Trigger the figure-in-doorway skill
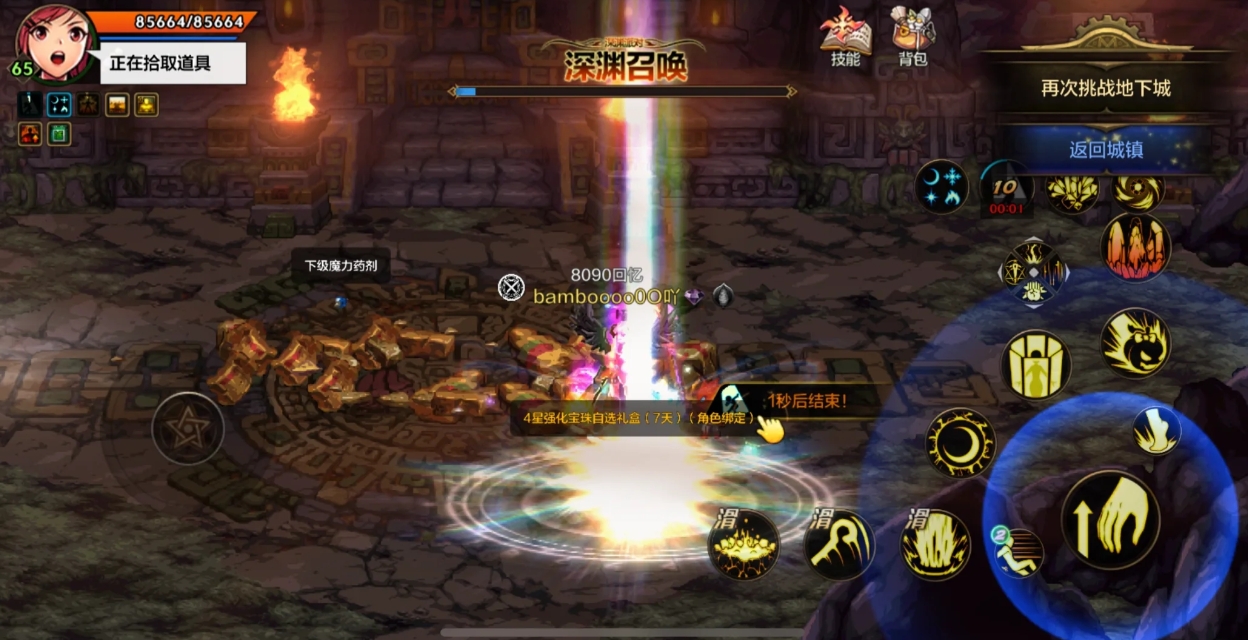The height and width of the screenshot is (640, 1248). (x=1035, y=365)
